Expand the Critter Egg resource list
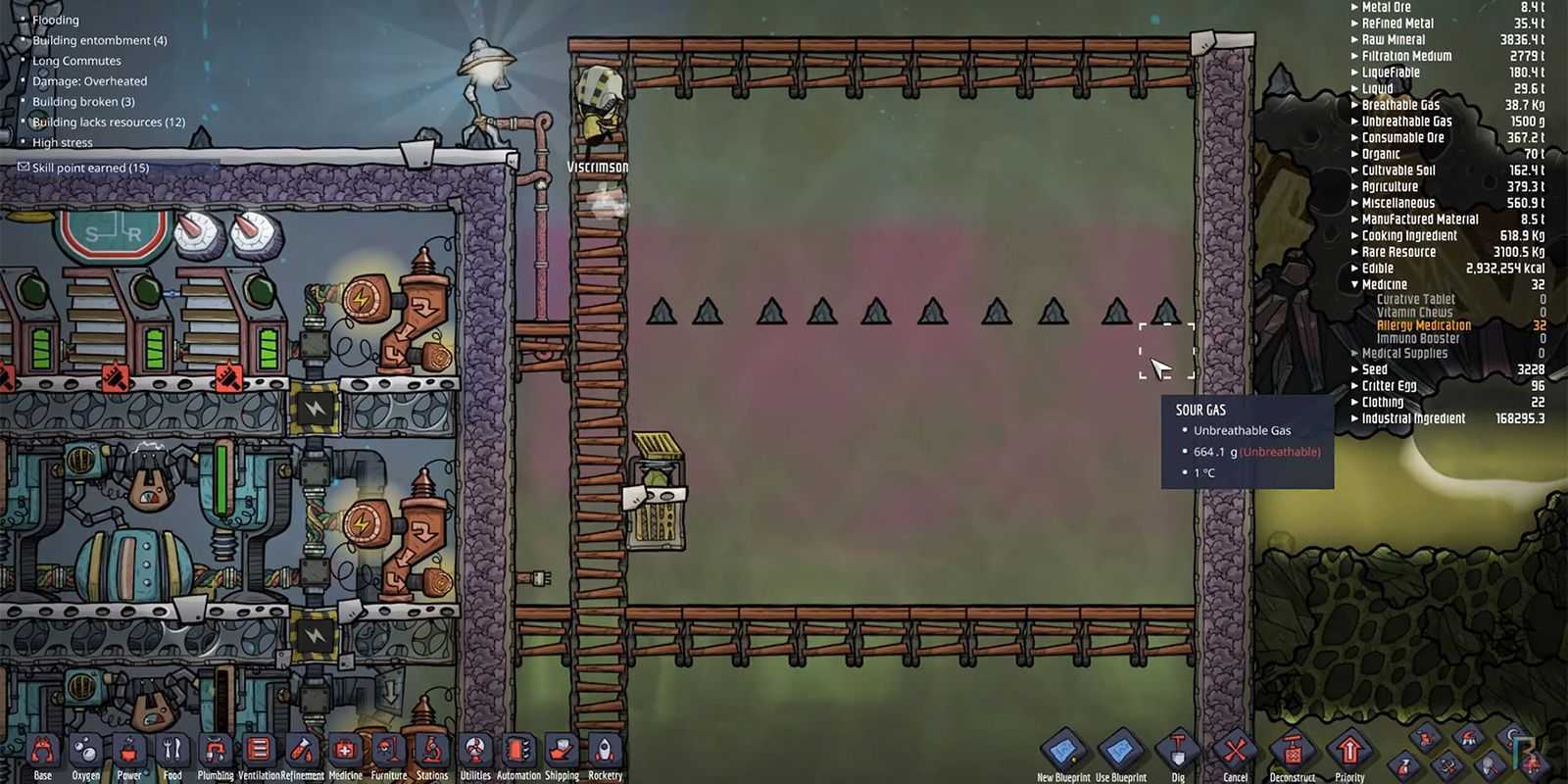 [1355, 386]
